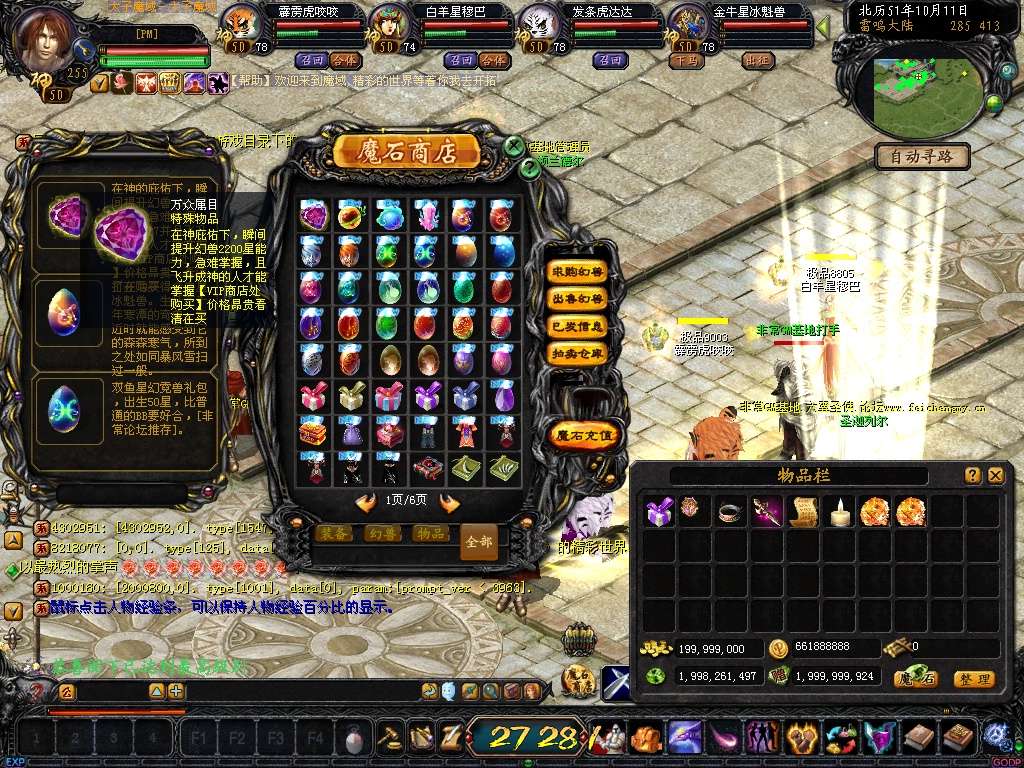Open the 出售幻兽 panel
This screenshot has height=768, width=1024.
[x=578, y=299]
